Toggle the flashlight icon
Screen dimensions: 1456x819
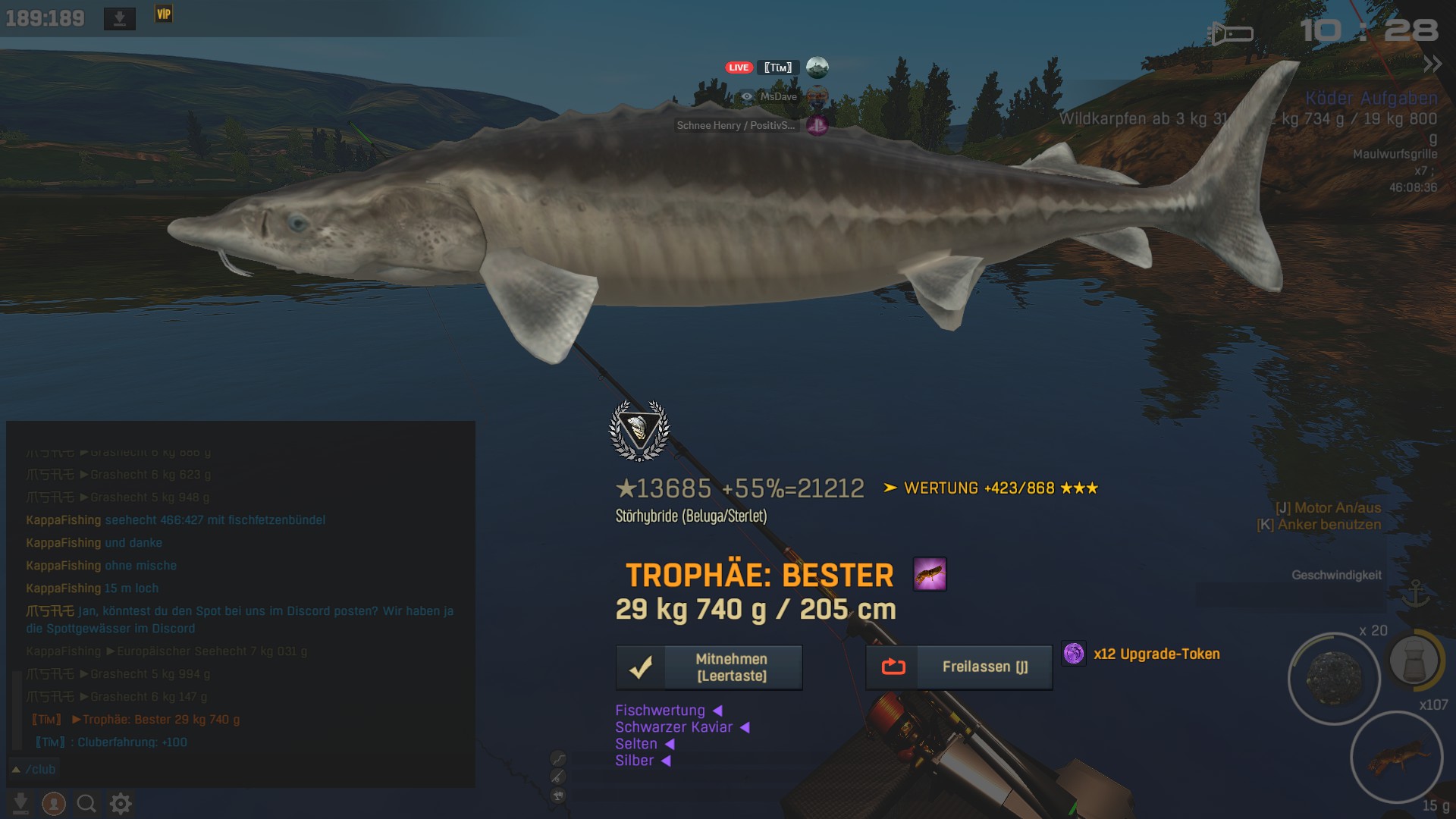coord(1230,33)
